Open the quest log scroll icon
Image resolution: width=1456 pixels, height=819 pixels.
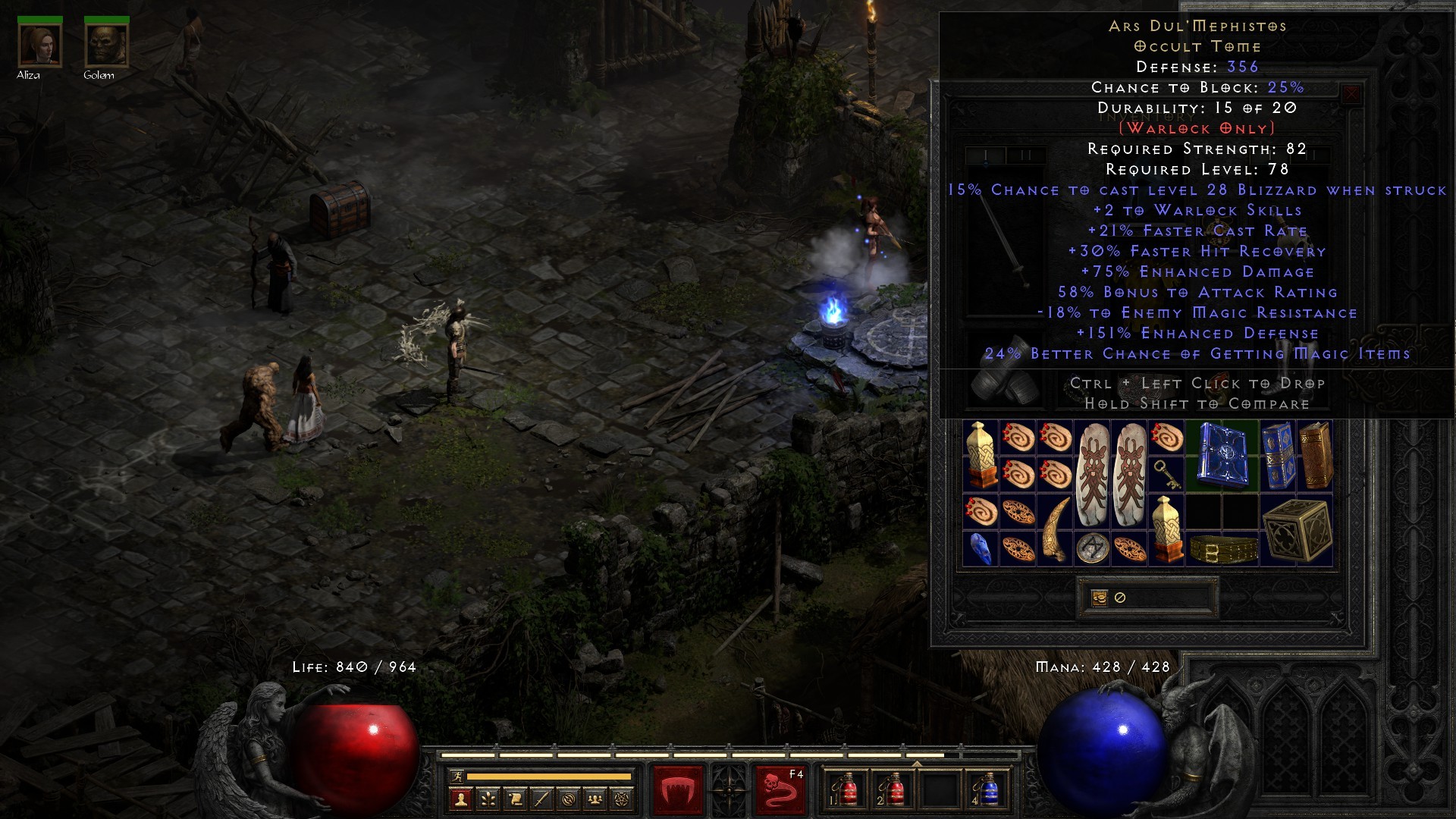tap(516, 799)
